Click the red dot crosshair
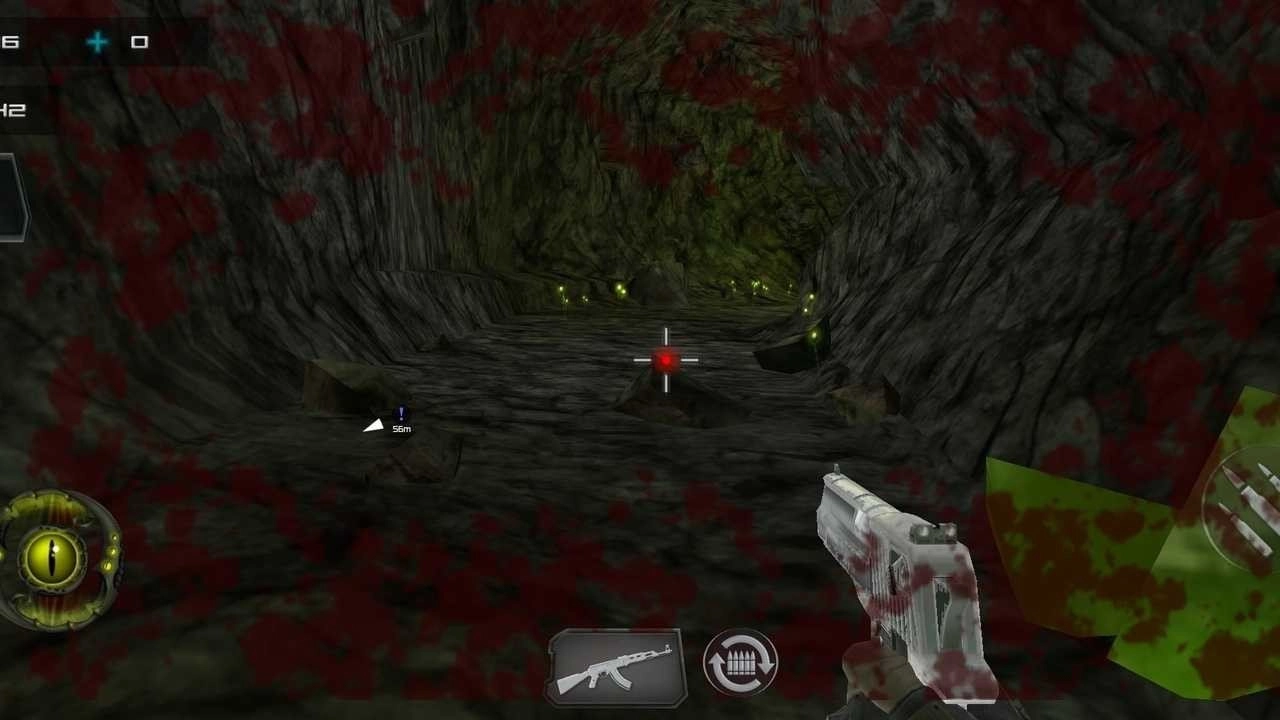This screenshot has width=1280, height=720. (x=665, y=360)
